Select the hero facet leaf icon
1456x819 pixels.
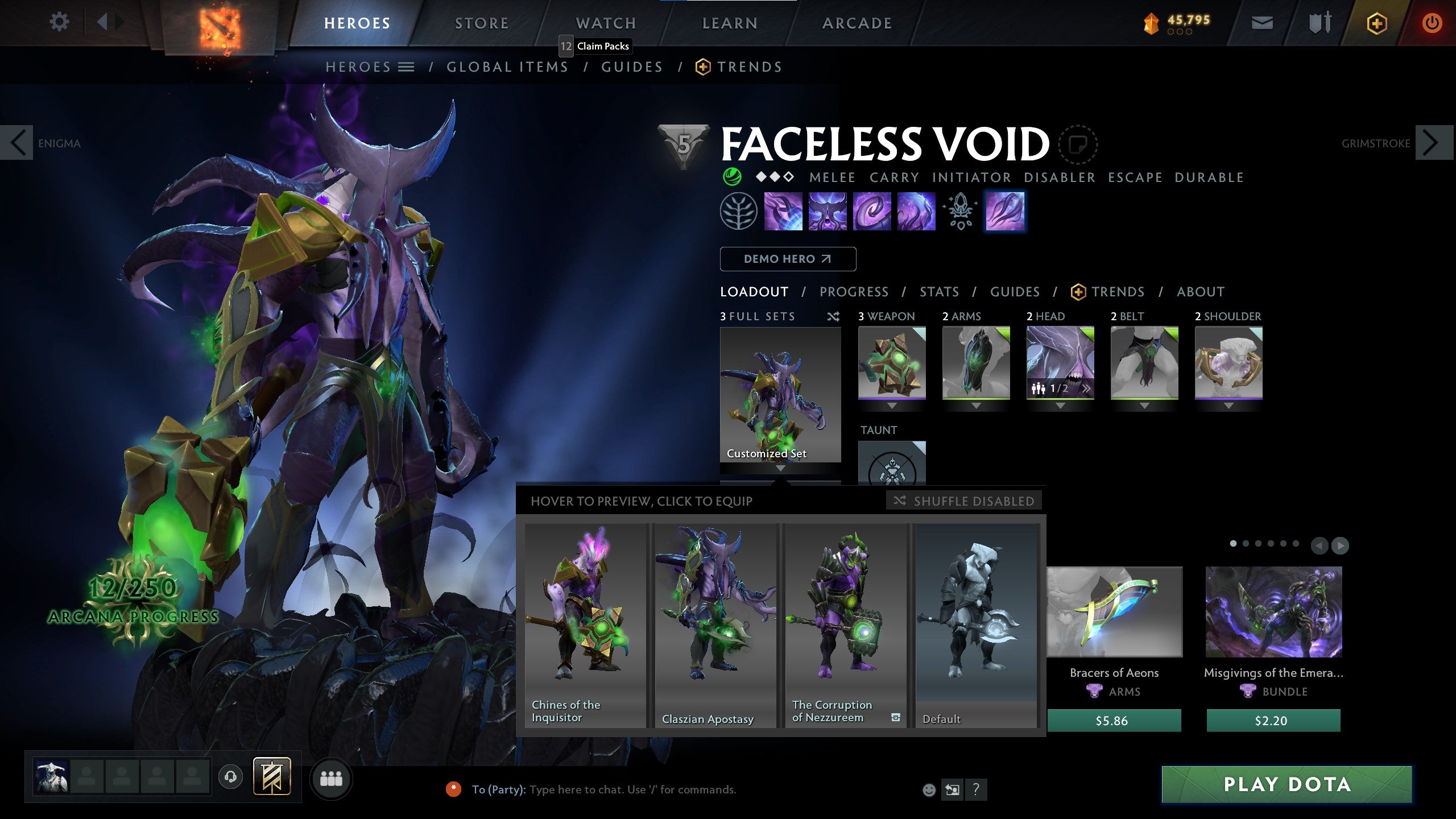(x=738, y=212)
